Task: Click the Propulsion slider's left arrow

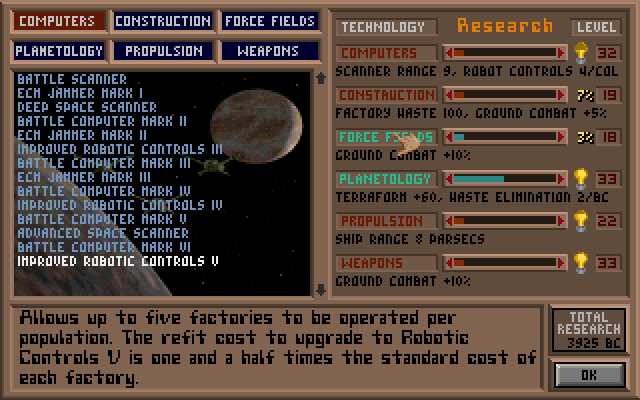Action: point(449,221)
